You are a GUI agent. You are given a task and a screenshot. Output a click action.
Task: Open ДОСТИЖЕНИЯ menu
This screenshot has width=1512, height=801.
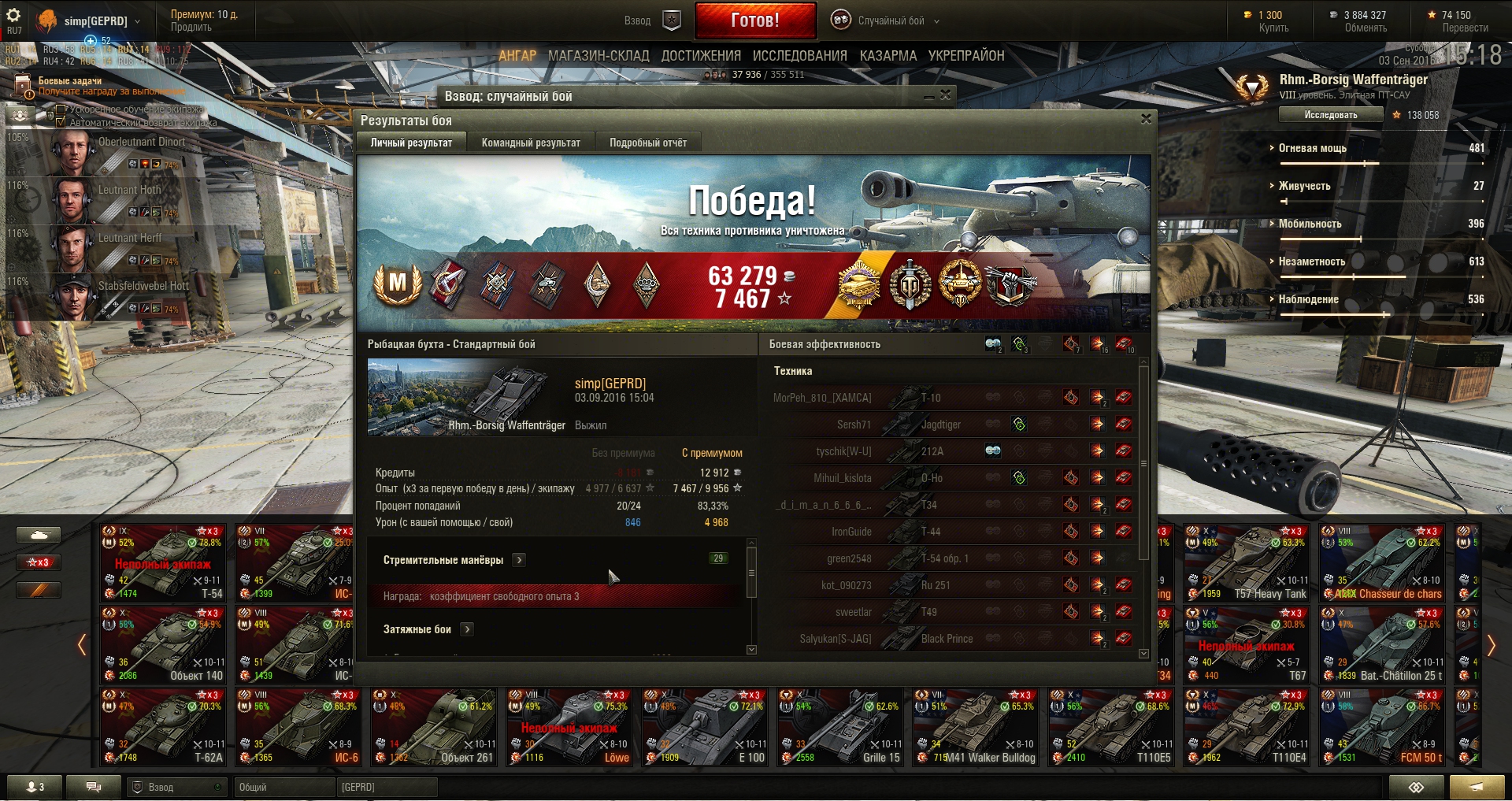coord(701,56)
